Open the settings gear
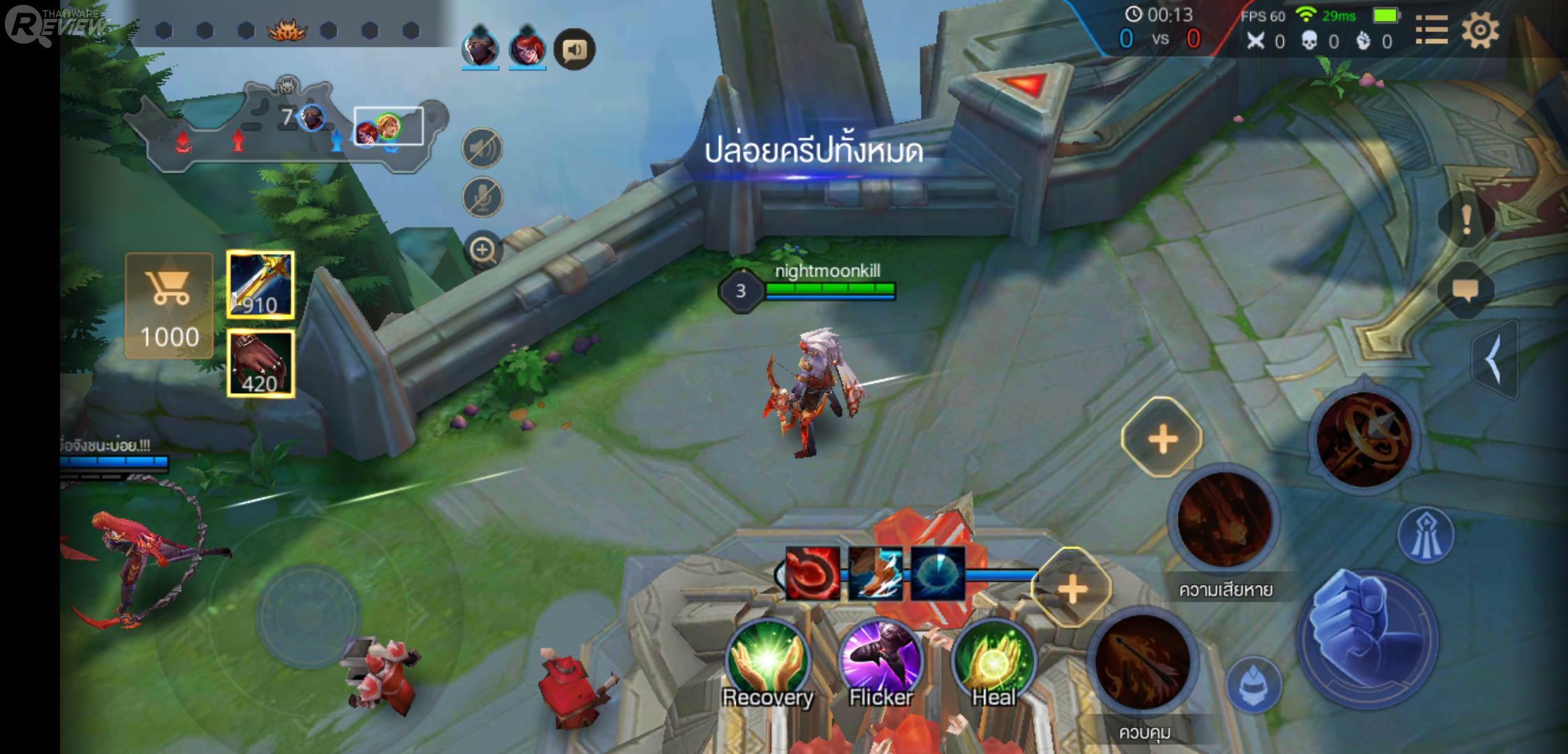The image size is (1568, 754). coord(1480,31)
